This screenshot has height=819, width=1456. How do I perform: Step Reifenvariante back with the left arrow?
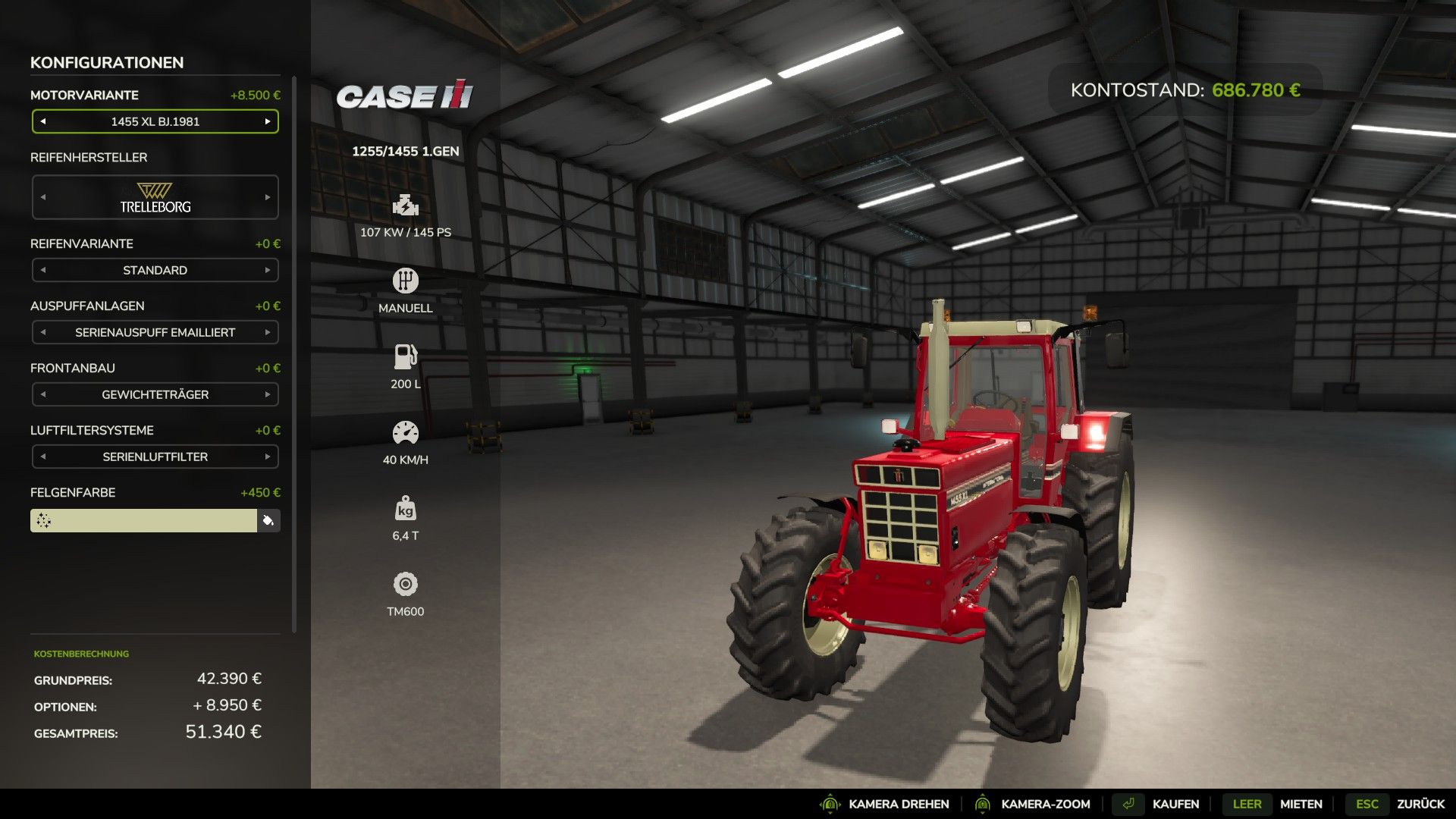pos(43,270)
